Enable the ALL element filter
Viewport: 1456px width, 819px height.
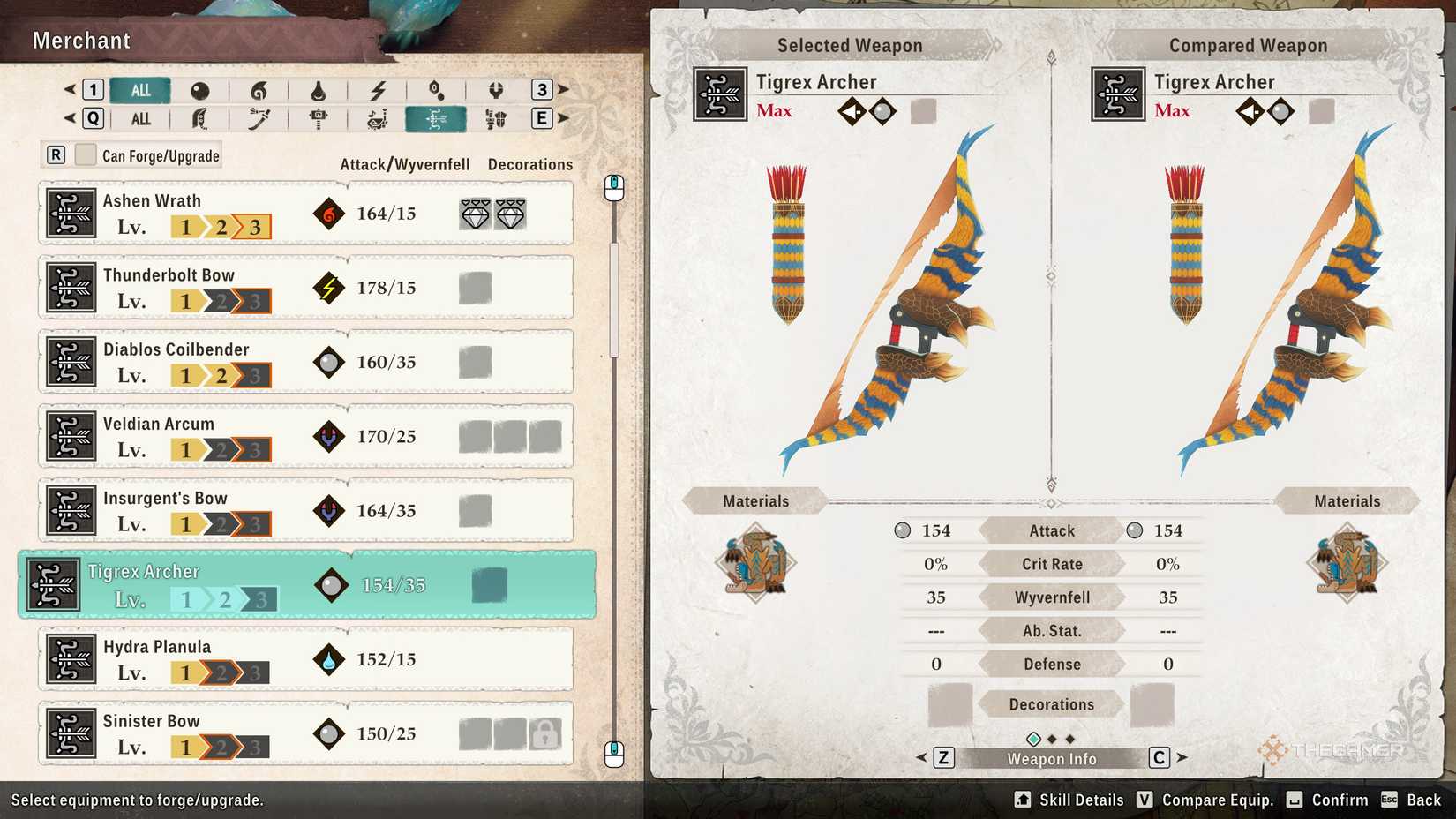(139, 89)
